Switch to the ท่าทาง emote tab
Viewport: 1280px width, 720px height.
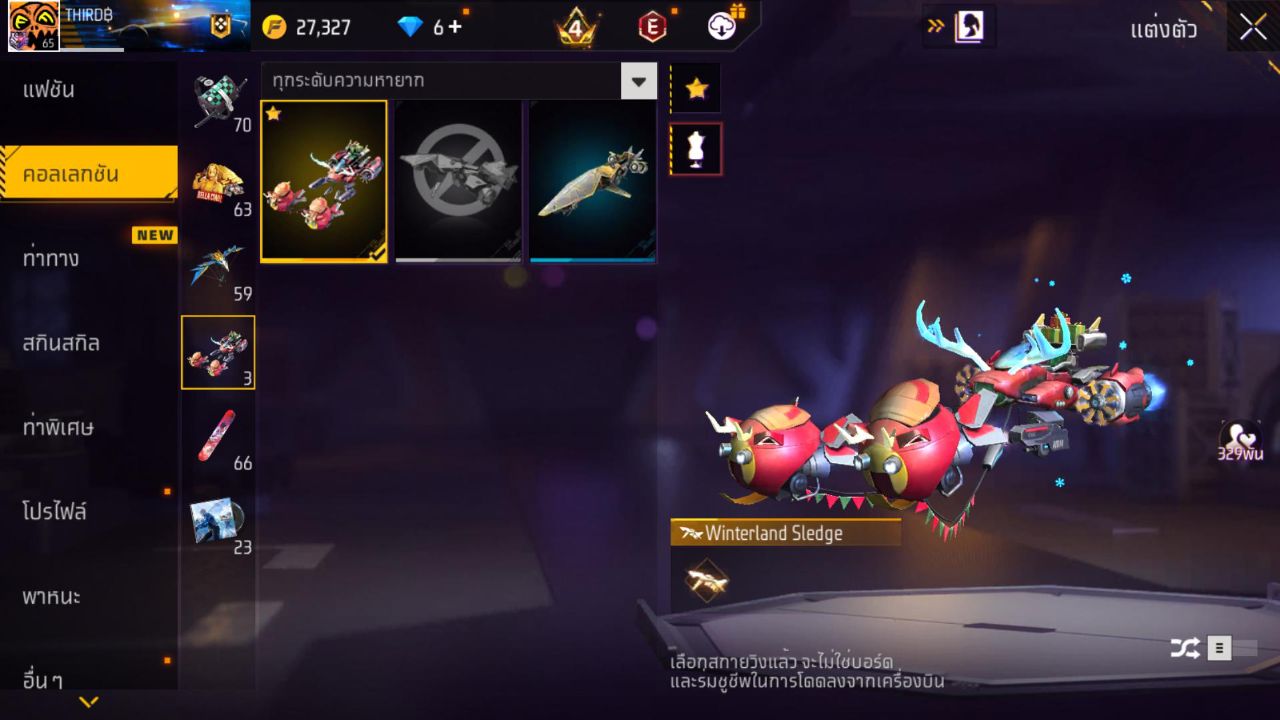pos(52,258)
